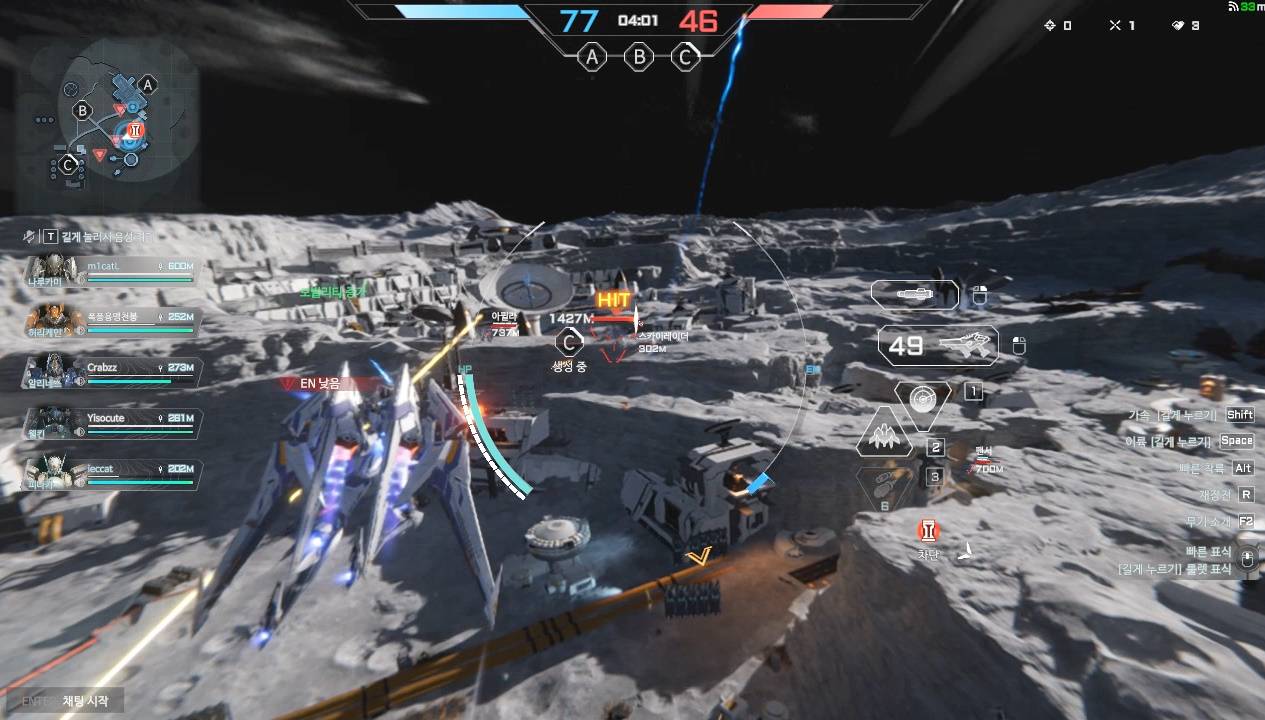
Task: Activate the jet transformation ability
Action: tap(884, 437)
